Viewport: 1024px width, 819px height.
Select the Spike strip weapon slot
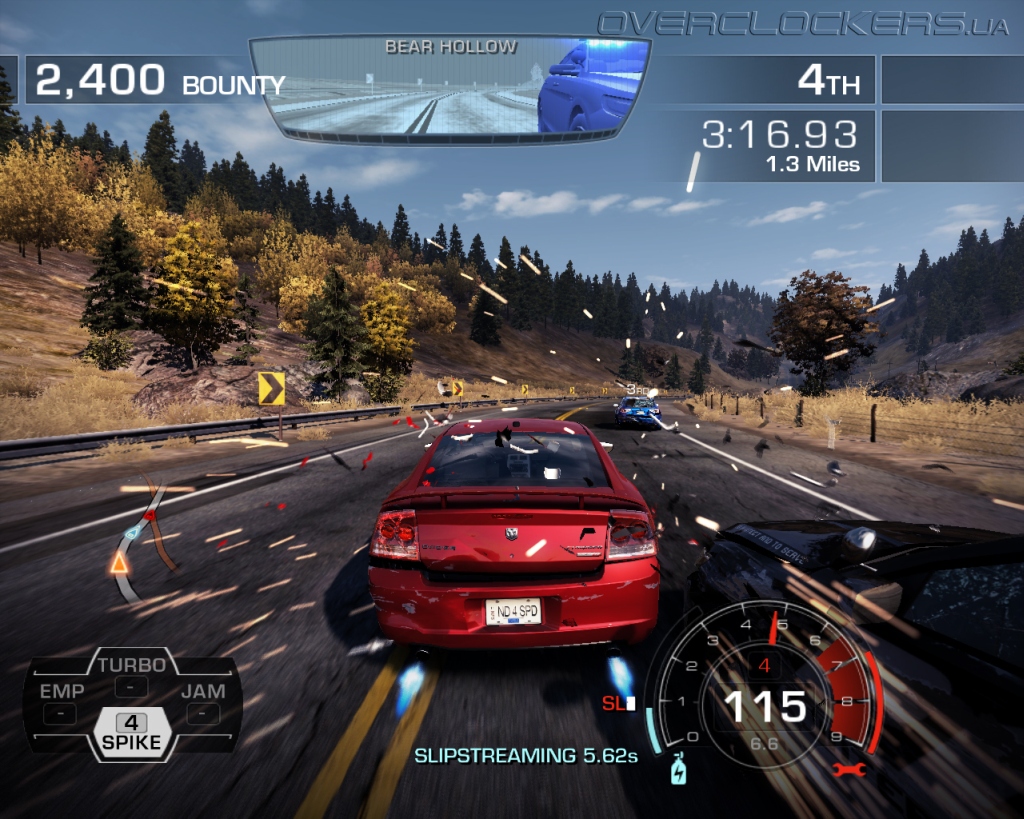pos(131,732)
